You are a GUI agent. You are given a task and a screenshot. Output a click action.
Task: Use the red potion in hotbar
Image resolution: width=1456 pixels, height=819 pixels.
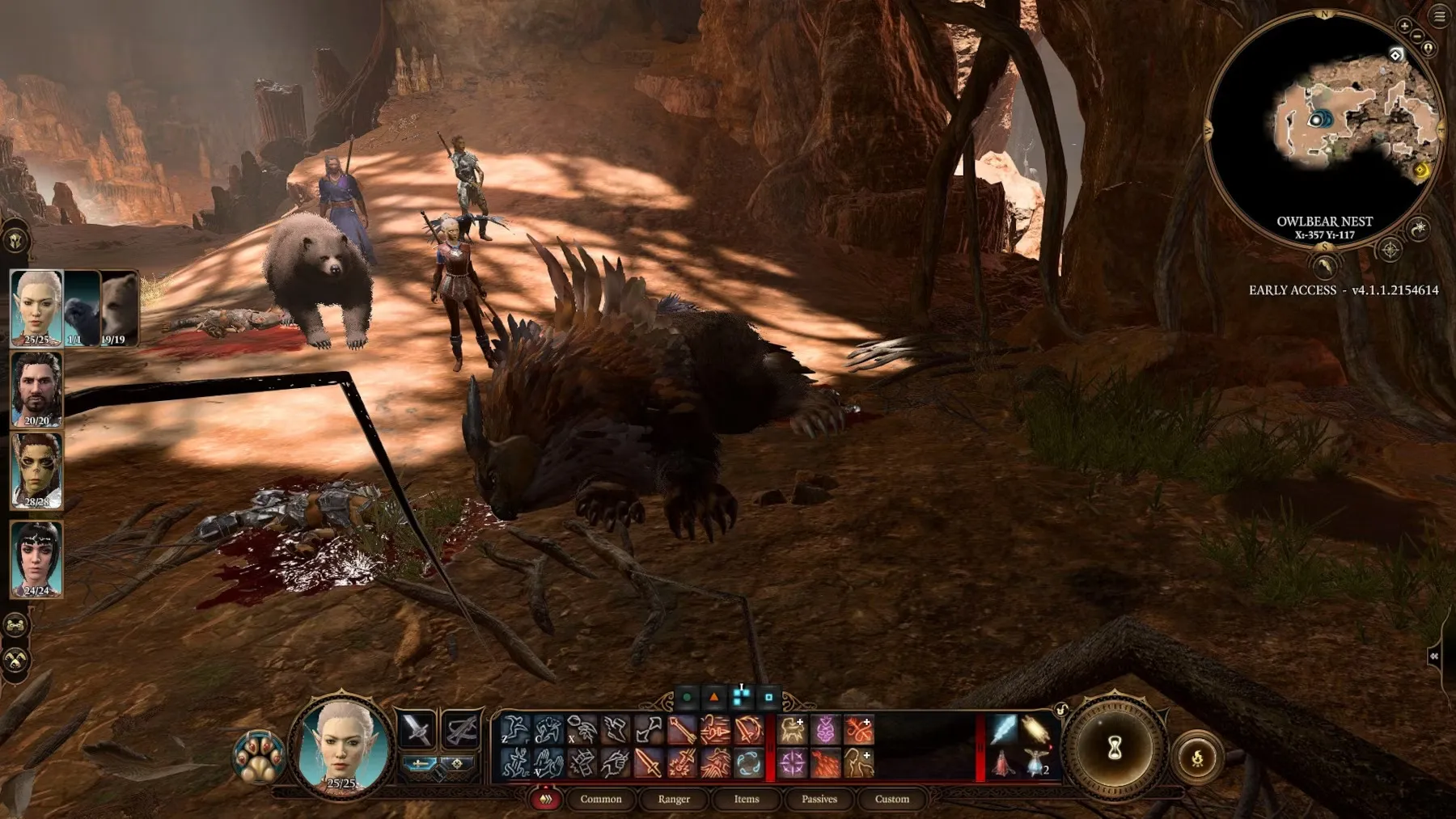click(1003, 762)
